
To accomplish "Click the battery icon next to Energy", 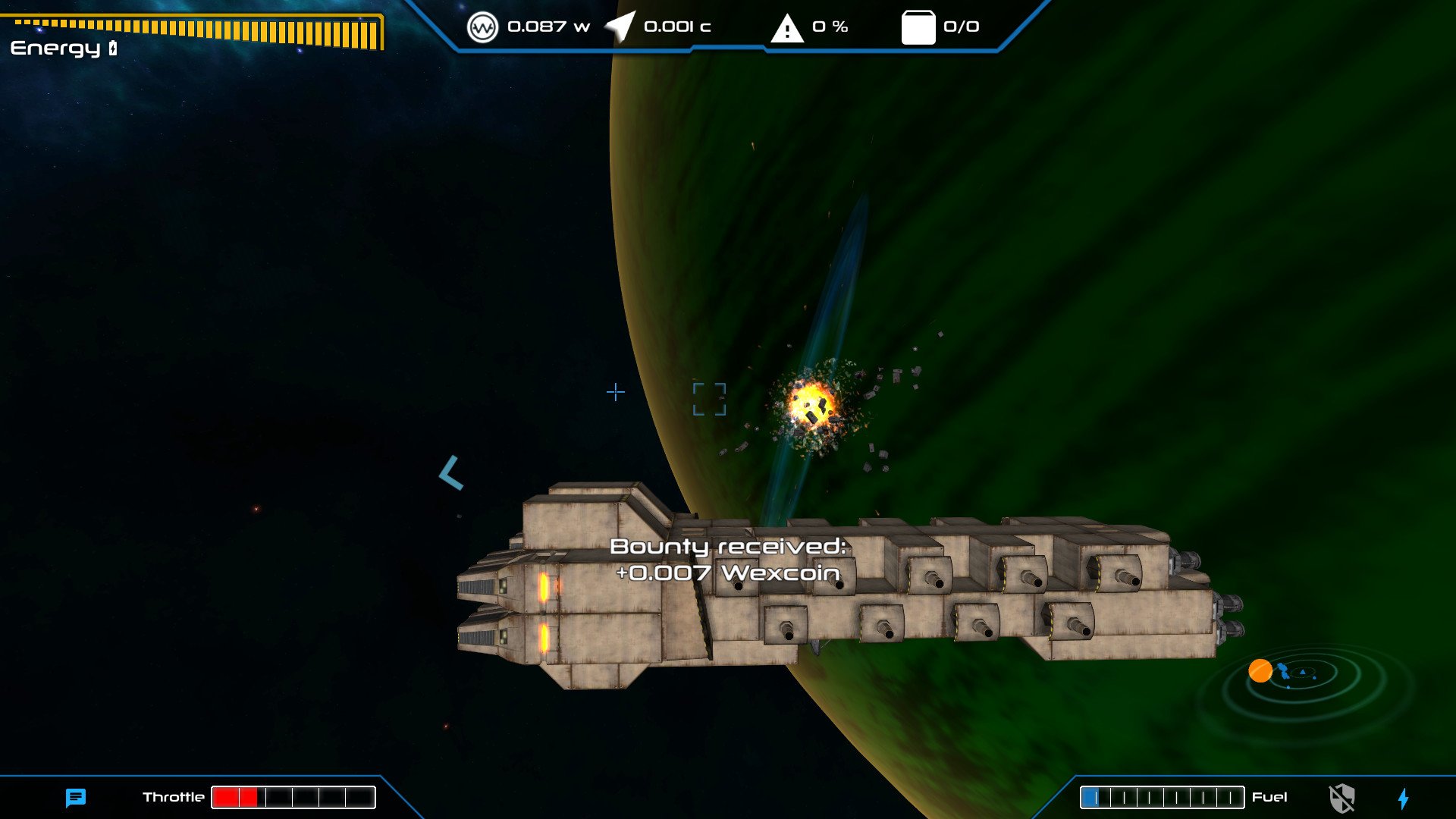I will (111, 47).
